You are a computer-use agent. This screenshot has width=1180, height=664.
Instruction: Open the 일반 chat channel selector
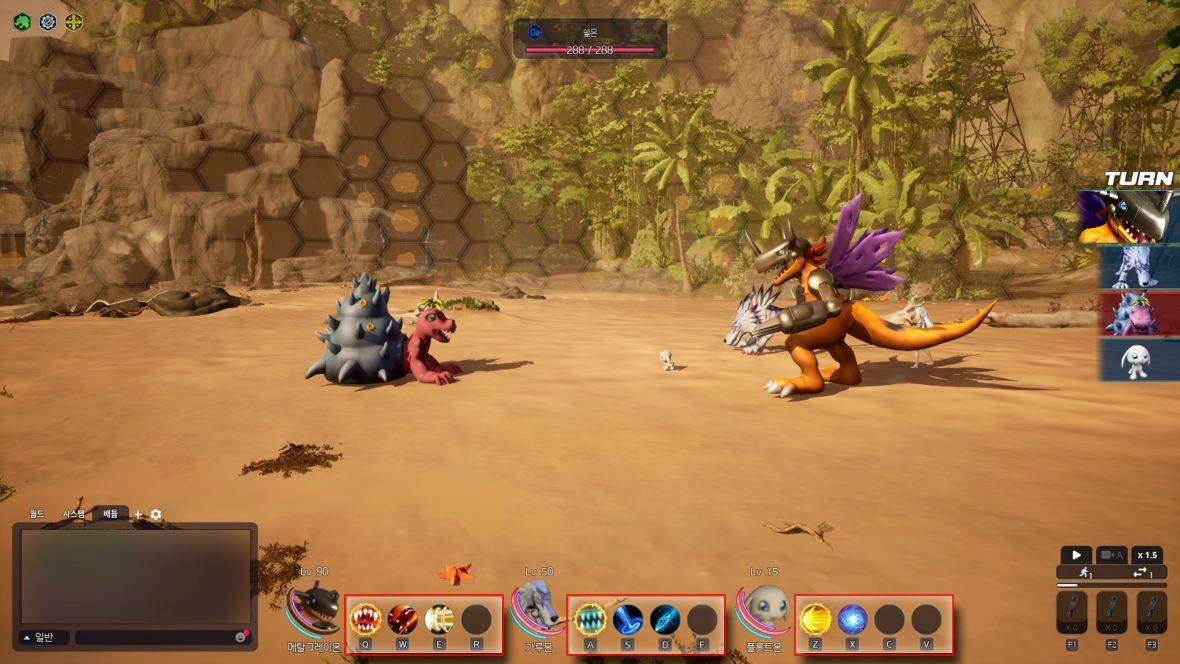(43, 637)
